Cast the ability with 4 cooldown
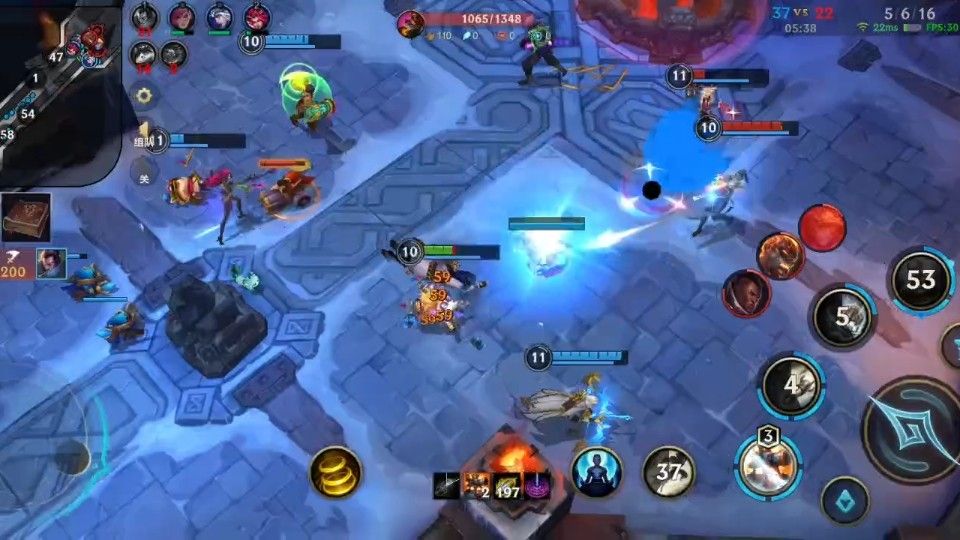The image size is (960, 540). (791, 385)
